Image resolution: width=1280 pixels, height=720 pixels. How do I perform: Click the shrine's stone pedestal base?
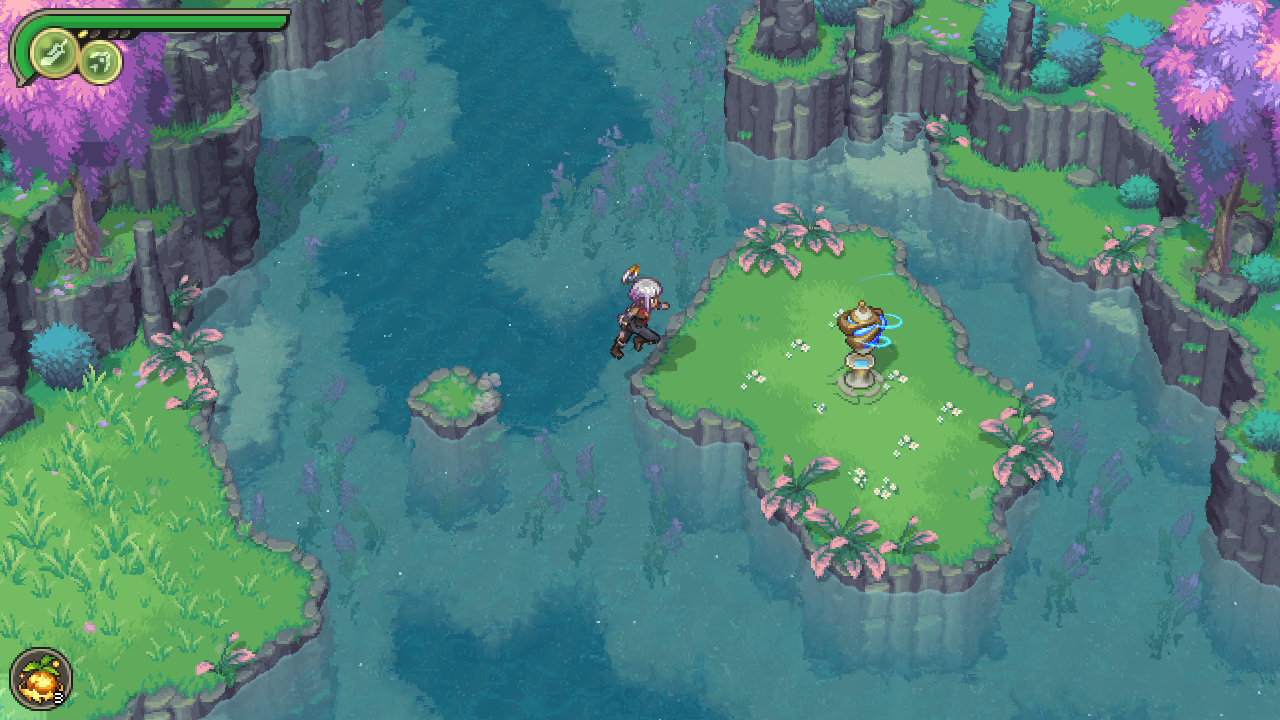point(862,378)
